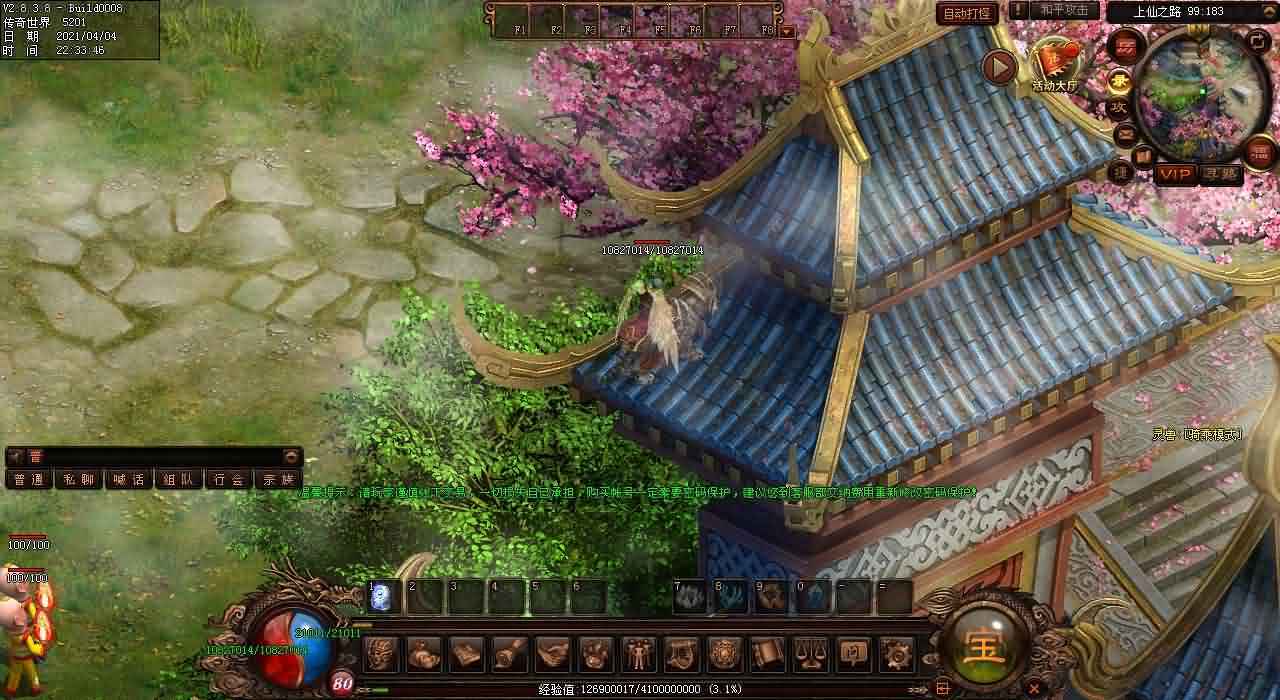Screen dimensions: 1280x700
Task: Switch to the 行会 guild channel
Action: click(228, 479)
